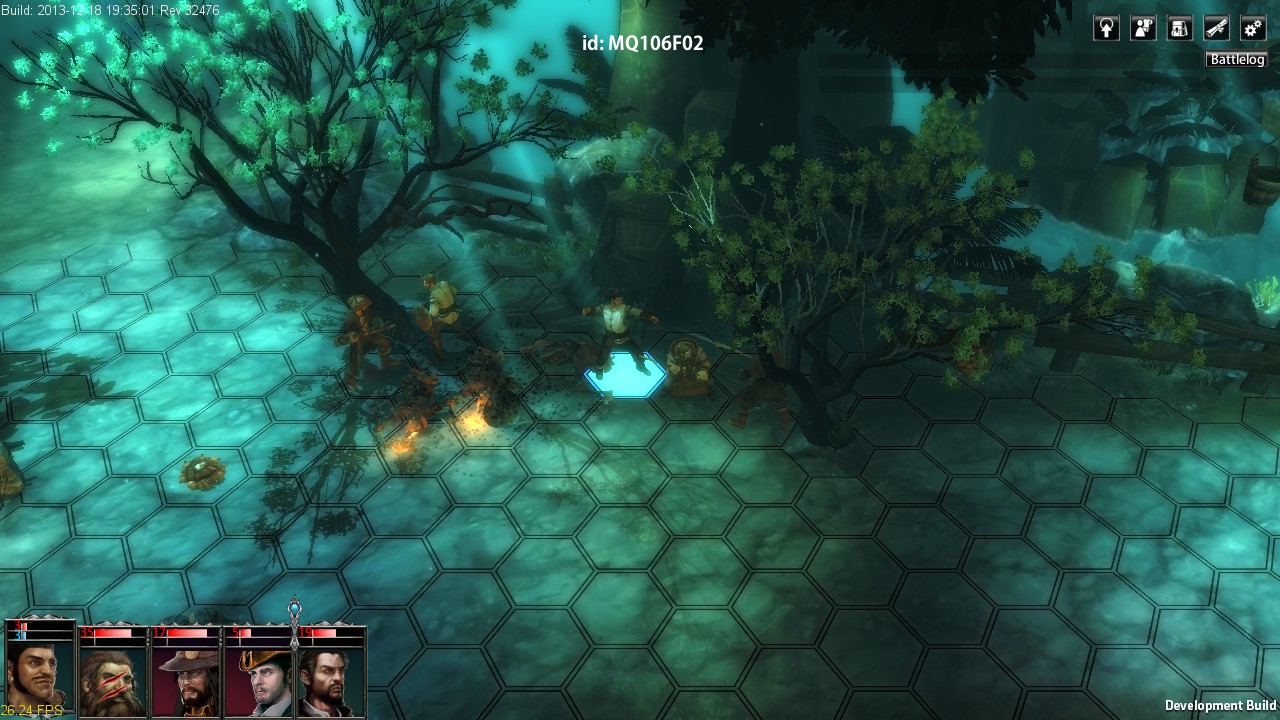Open the rolled scroll quest log
This screenshot has width=1280, height=720.
tap(1216, 28)
